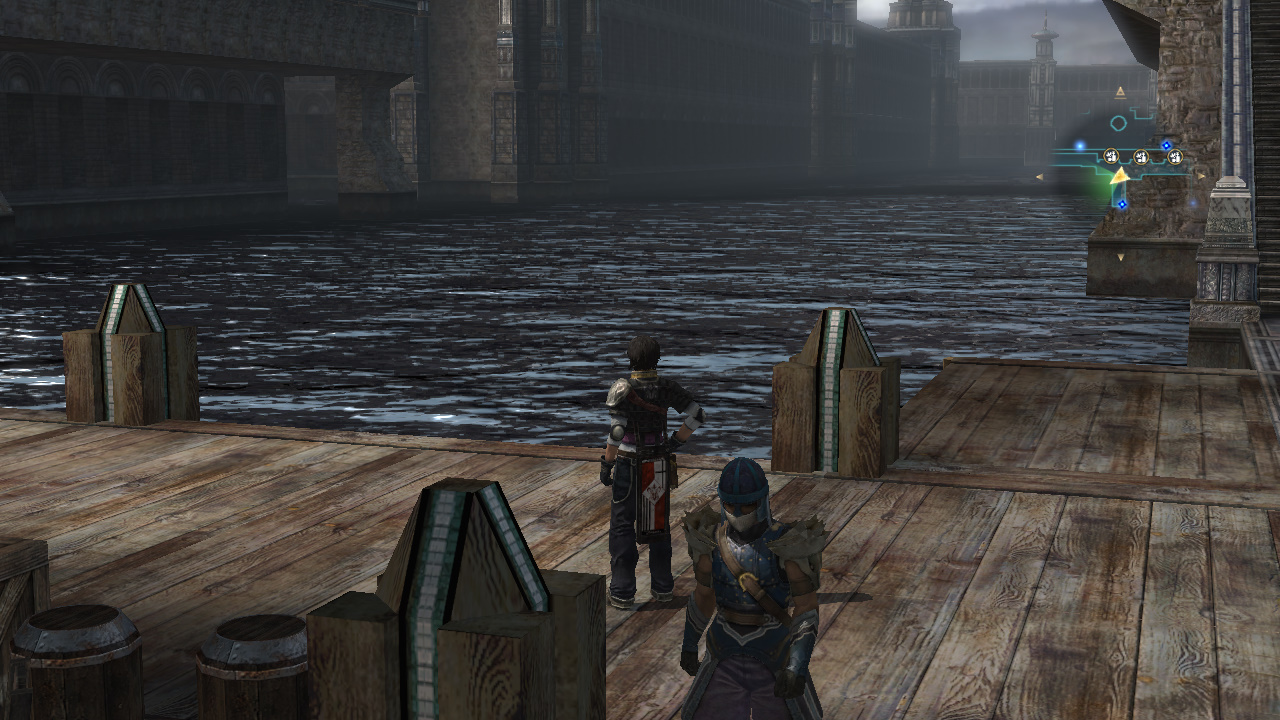Viewport: 1280px width, 720px height.
Task: Click the minimap's downward-pointing edge arrow
Action: click(x=1120, y=258)
